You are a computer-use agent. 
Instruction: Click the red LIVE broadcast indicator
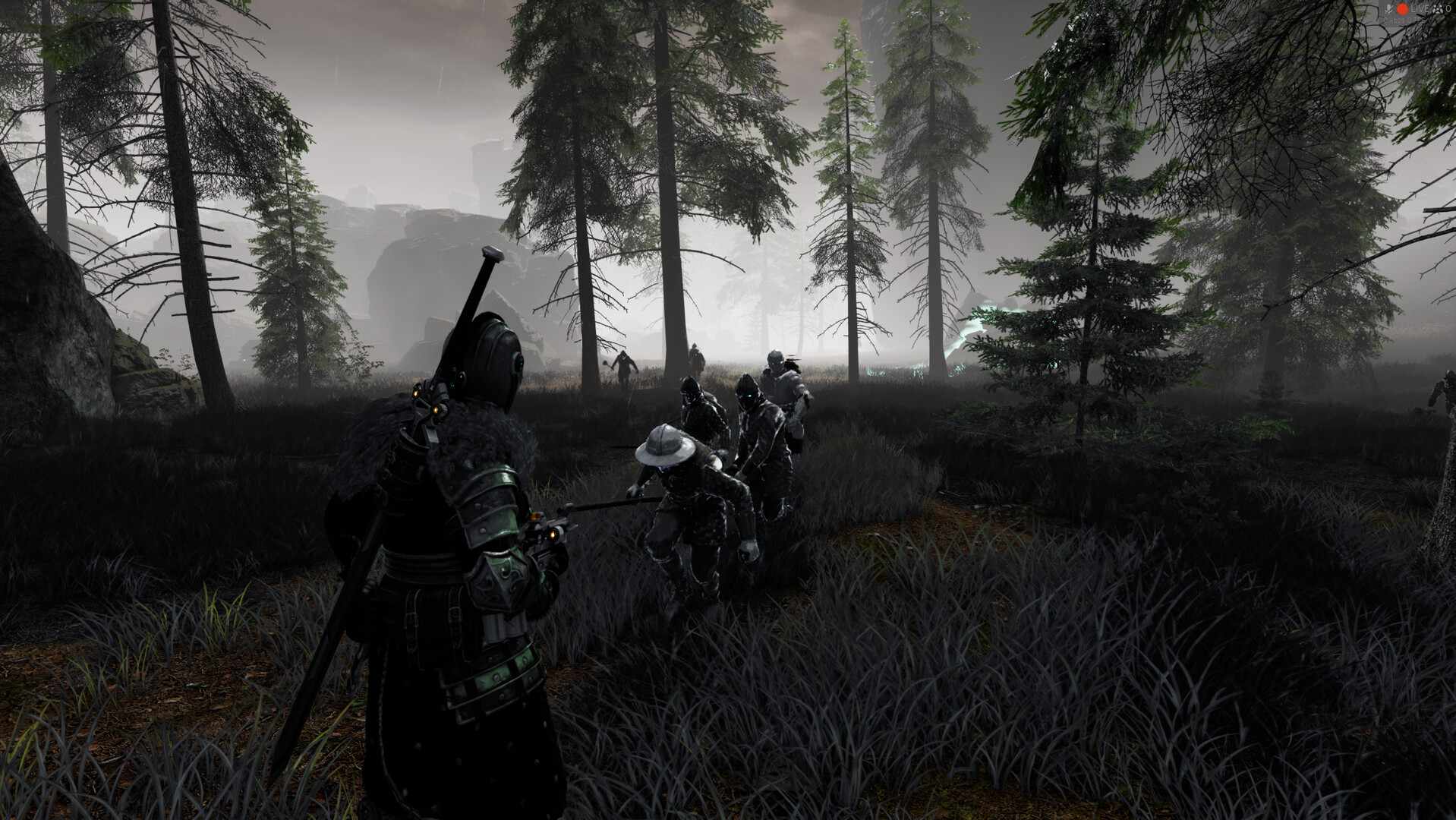pyautogui.click(x=1402, y=8)
